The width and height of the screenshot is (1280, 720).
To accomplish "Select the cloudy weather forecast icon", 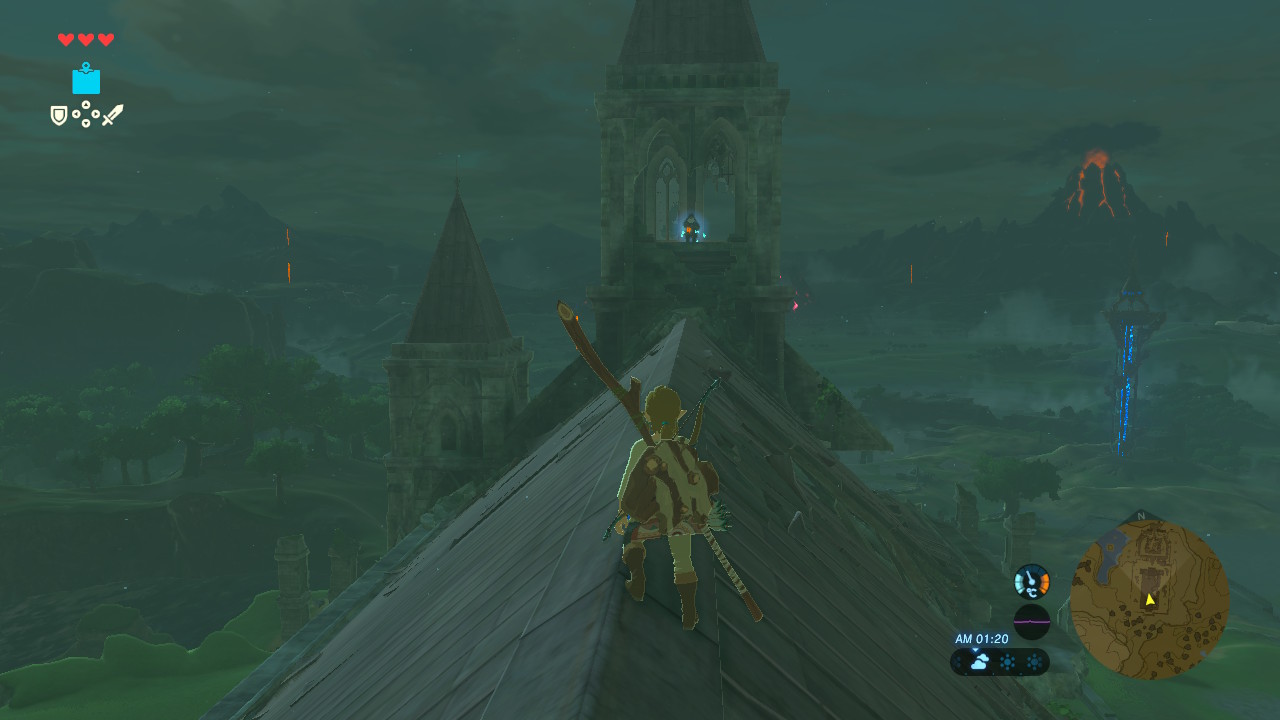I will point(978,662).
